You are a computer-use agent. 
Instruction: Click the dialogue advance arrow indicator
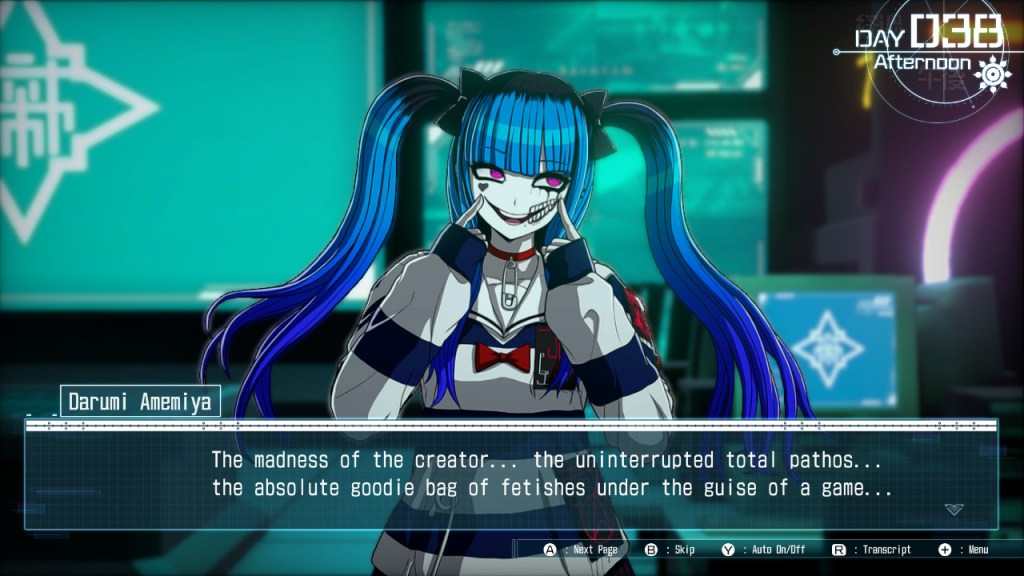coord(954,509)
